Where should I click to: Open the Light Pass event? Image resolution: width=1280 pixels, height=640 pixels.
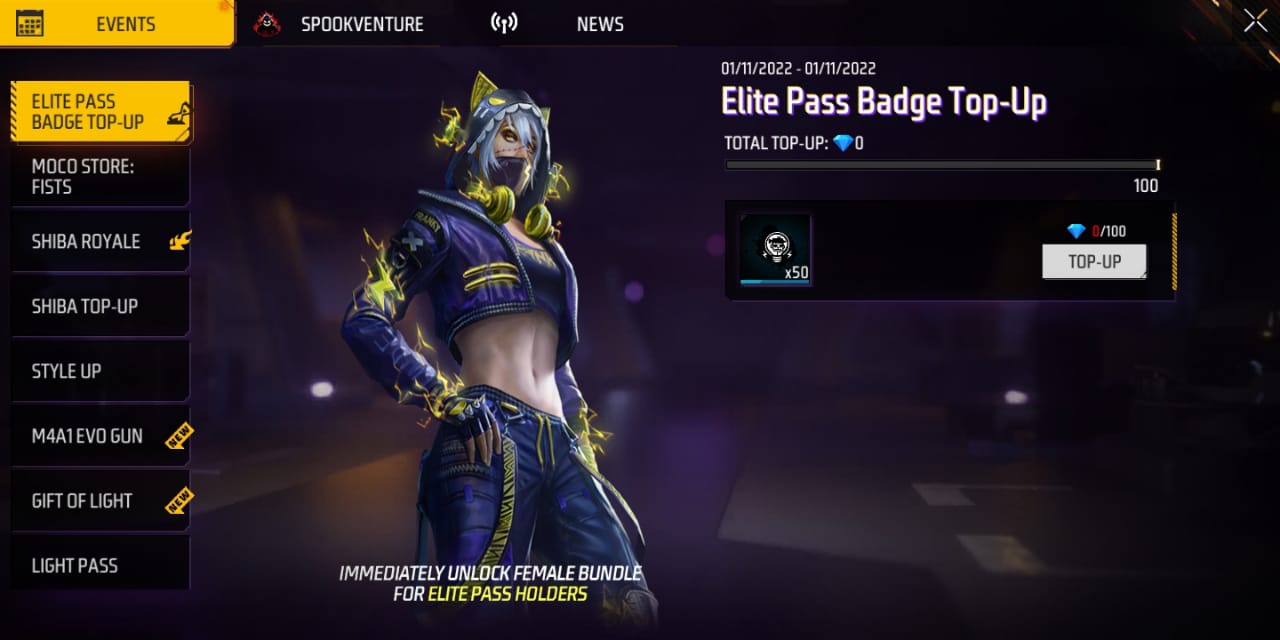pos(100,565)
